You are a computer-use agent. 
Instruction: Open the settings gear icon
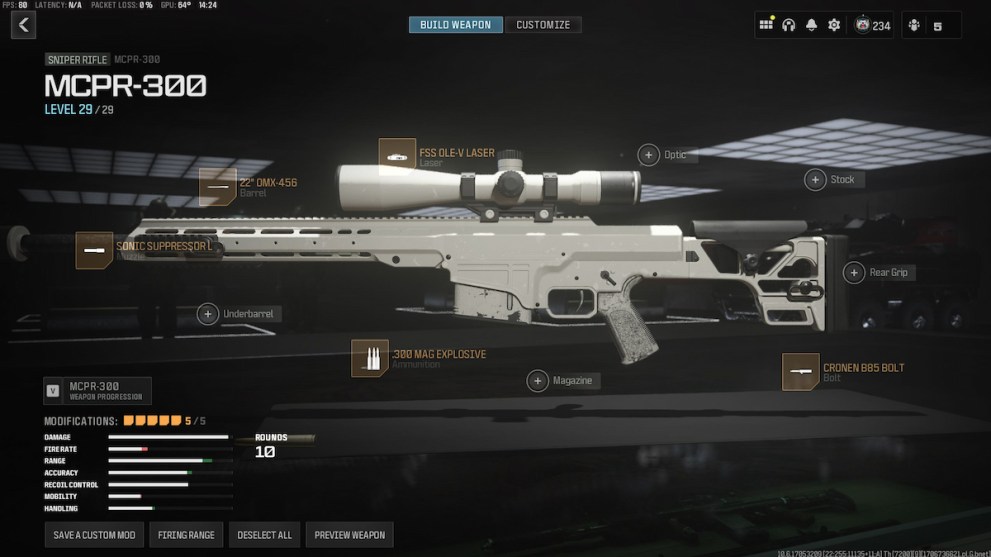[834, 25]
